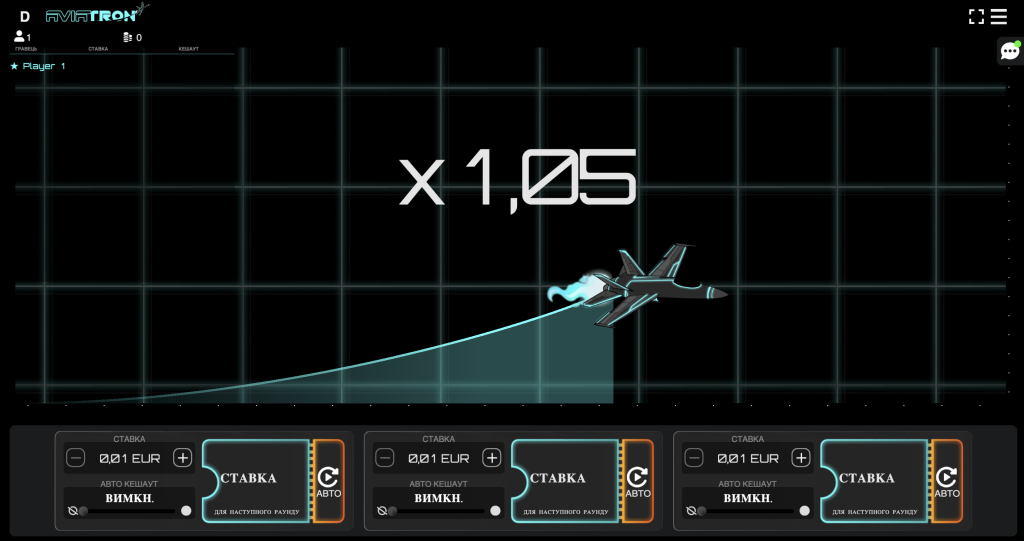
Task: Open the hamburger menu
Action: 998,16
